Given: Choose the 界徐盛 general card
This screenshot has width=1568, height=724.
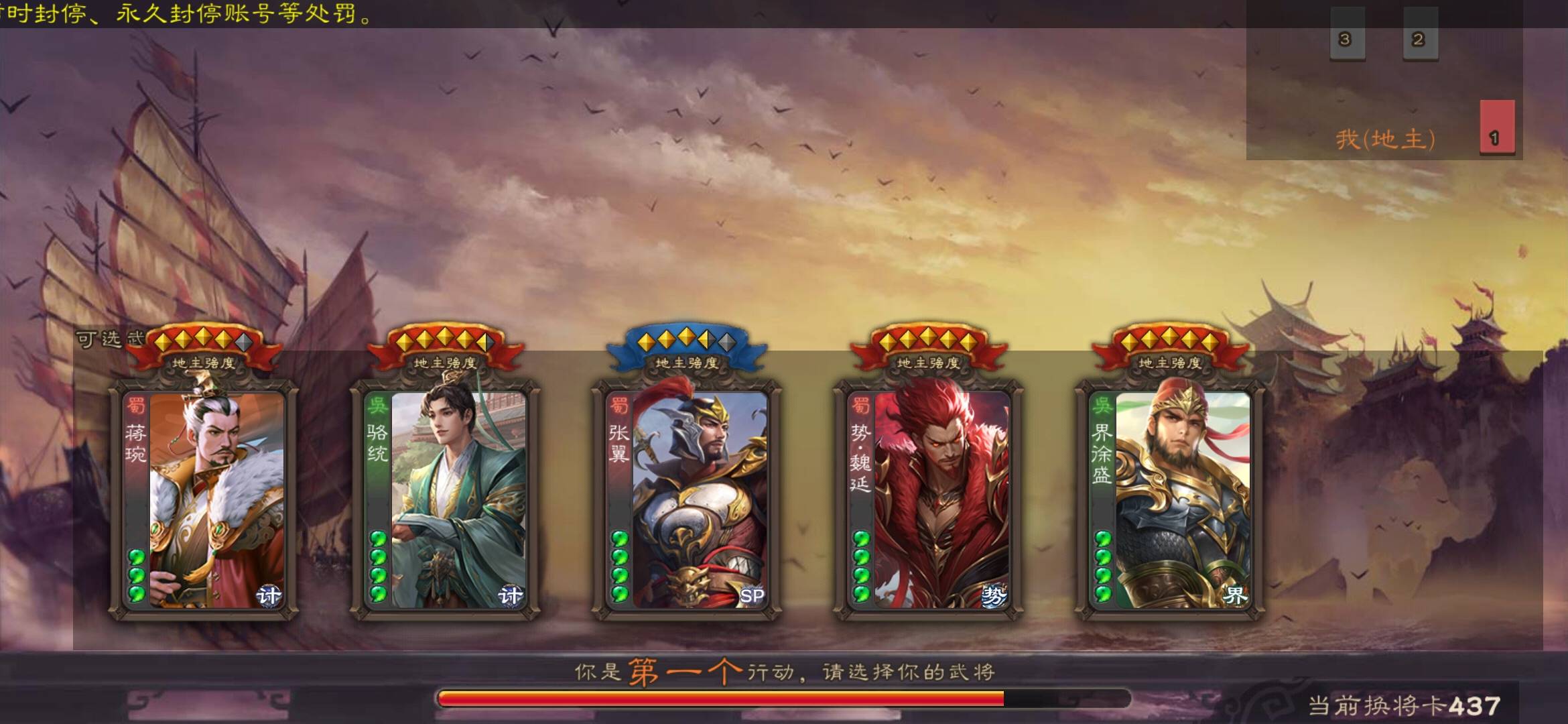Looking at the screenshot, I should tap(1170, 499).
